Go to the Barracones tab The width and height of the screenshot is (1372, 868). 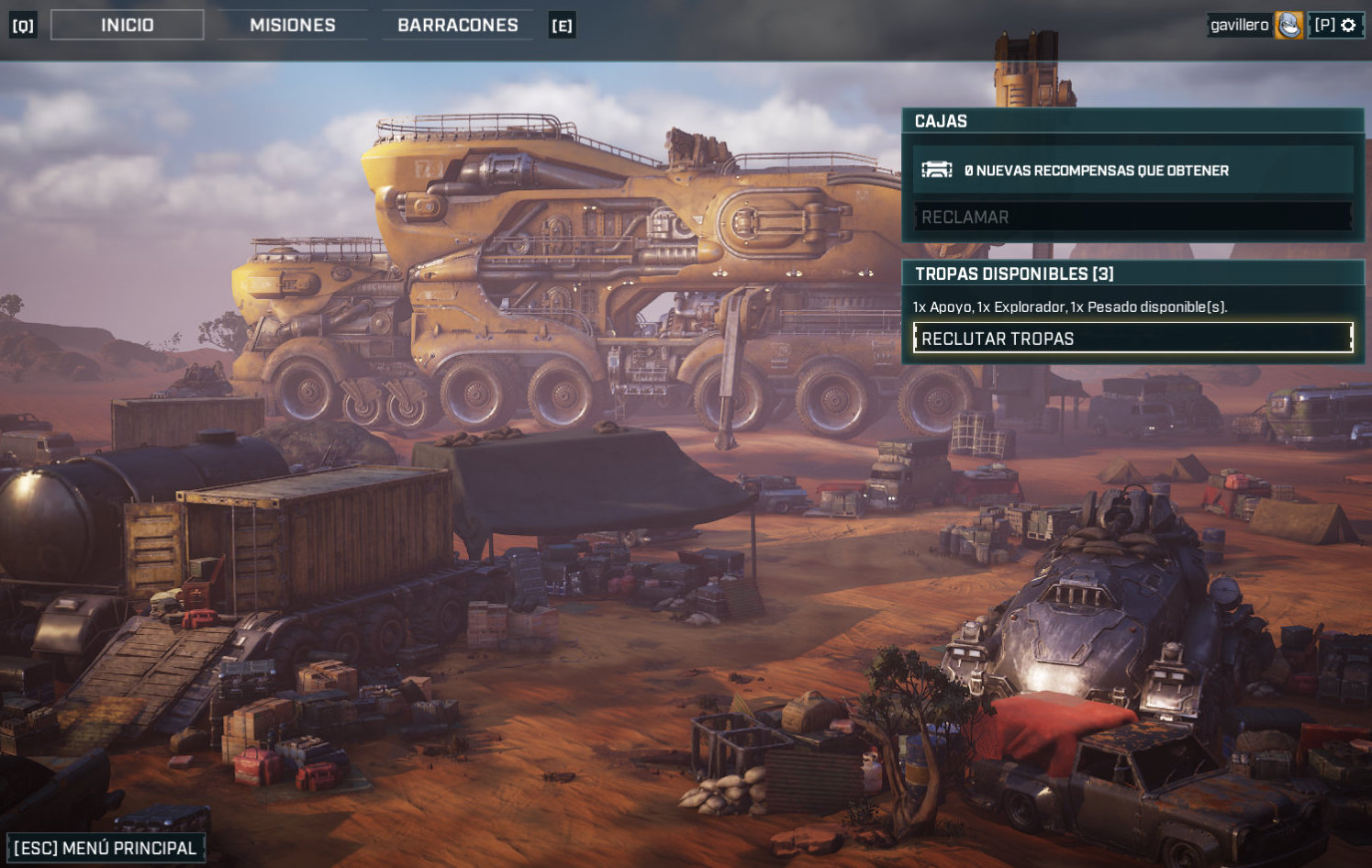click(x=458, y=25)
